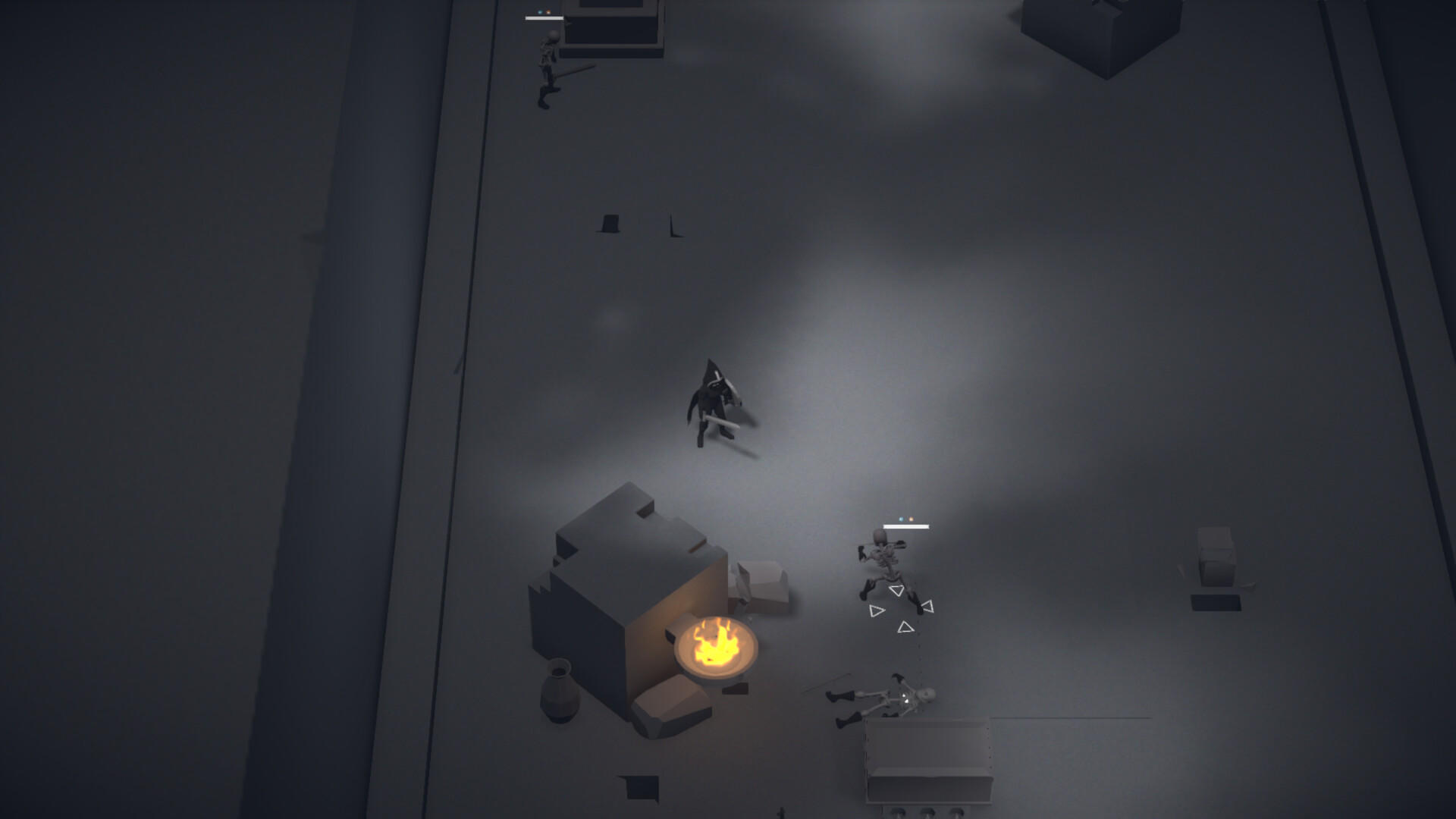Select the bottom triangle marker below the skeleton
Viewport: 1456px width, 819px height.
point(905,628)
